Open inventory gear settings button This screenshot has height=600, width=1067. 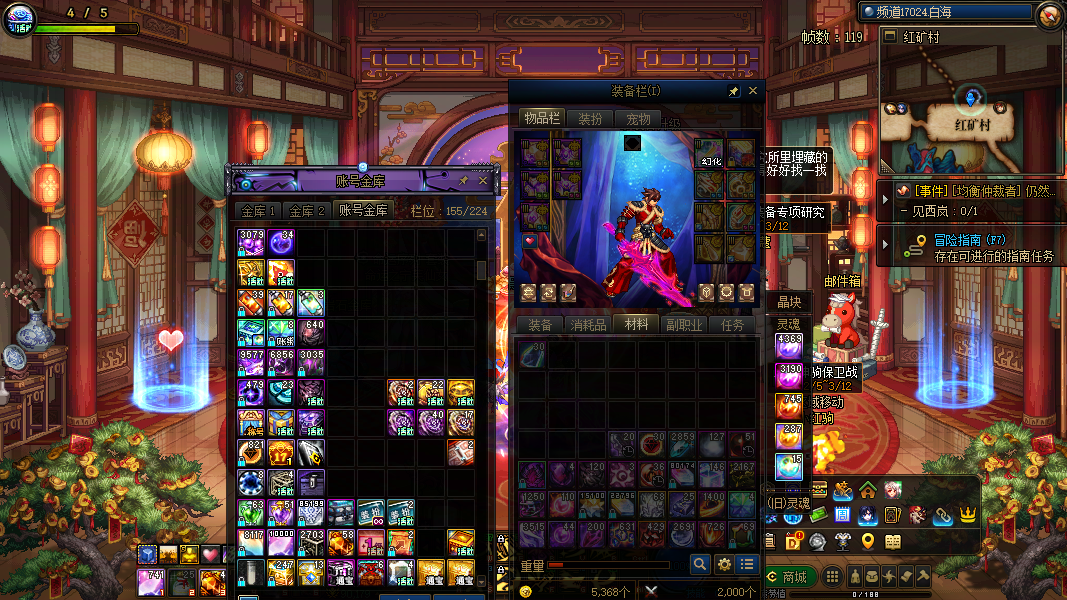point(724,565)
